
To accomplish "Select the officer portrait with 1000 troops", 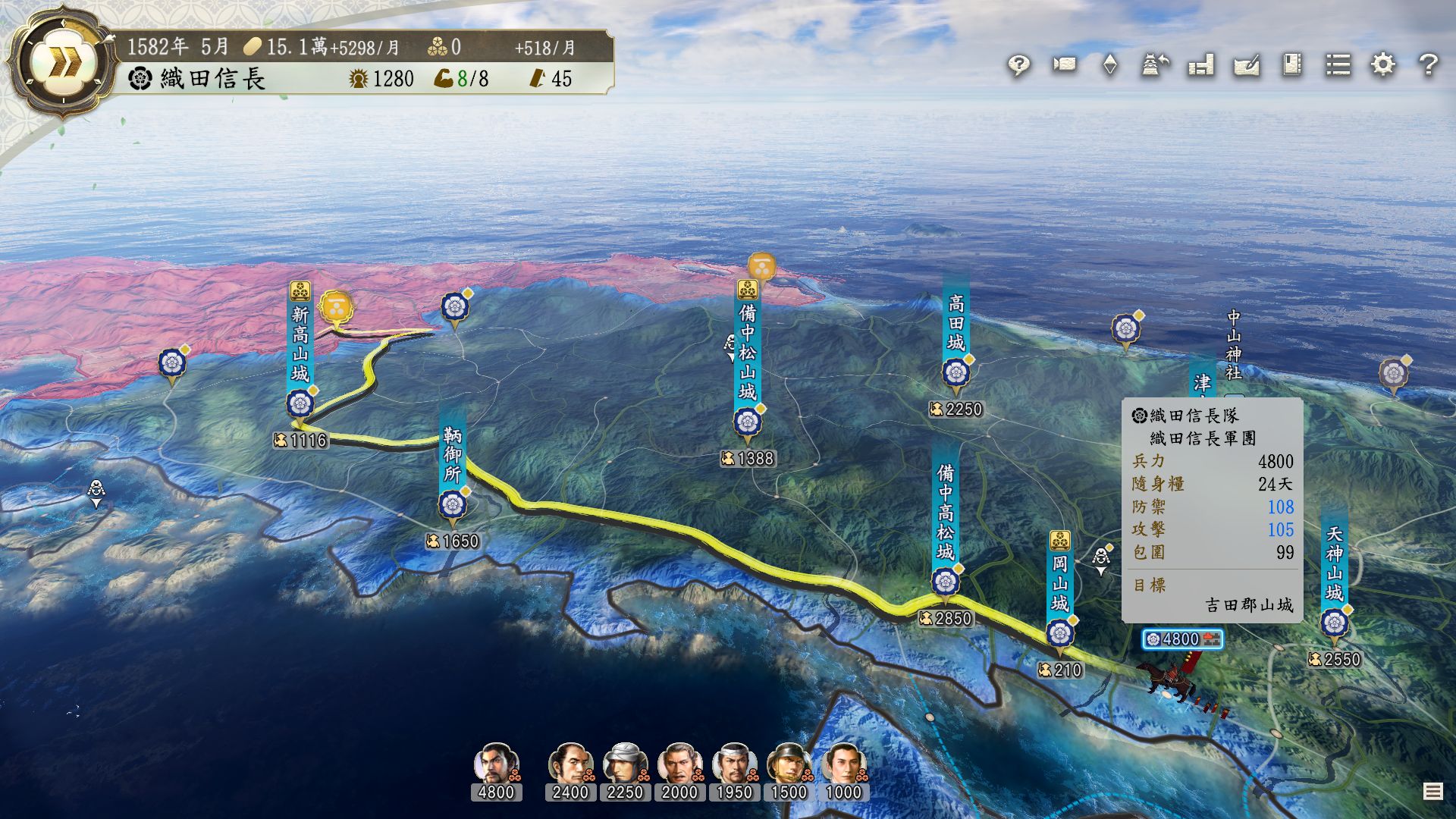I will [843, 764].
